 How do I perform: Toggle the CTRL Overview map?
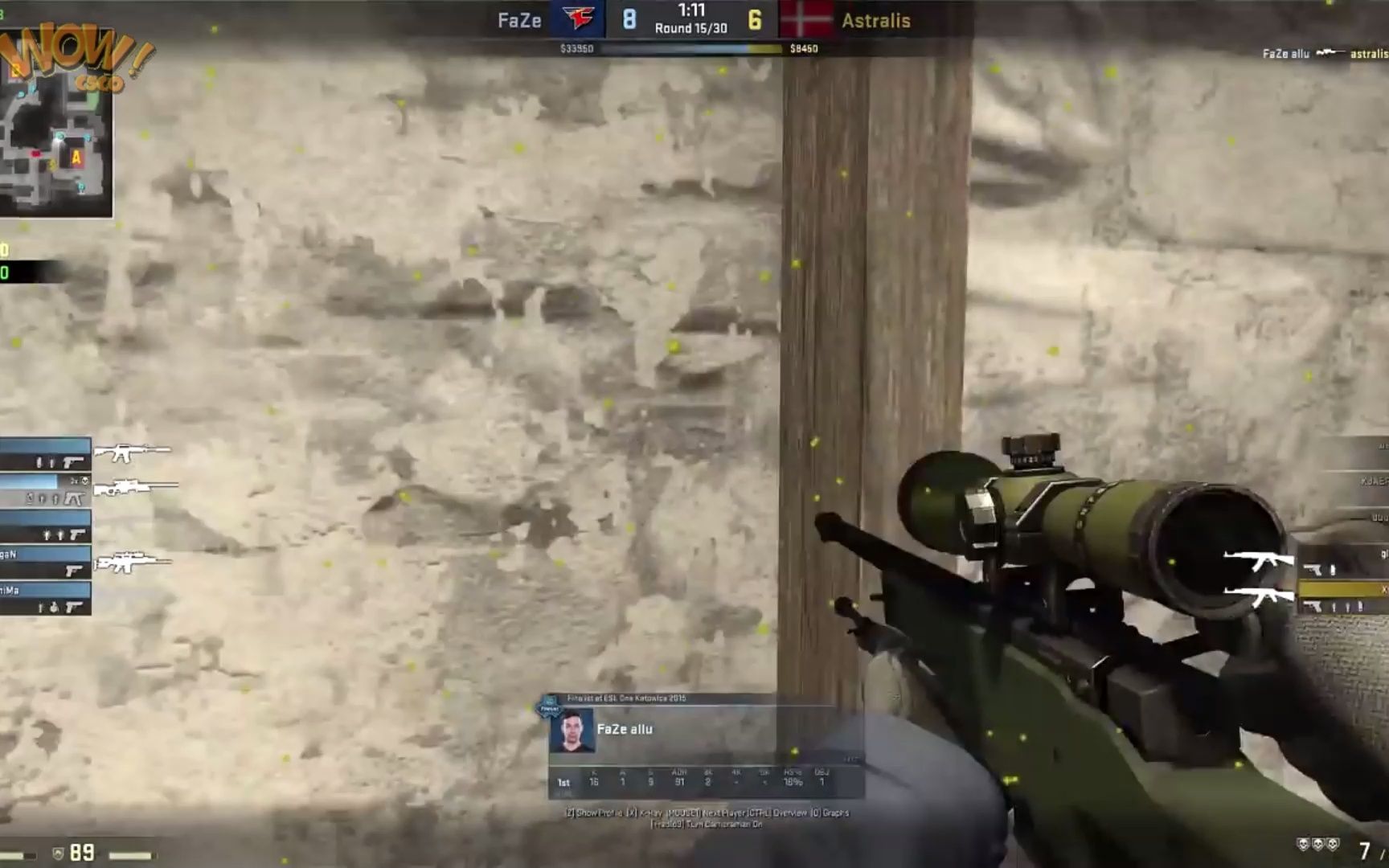point(778,813)
